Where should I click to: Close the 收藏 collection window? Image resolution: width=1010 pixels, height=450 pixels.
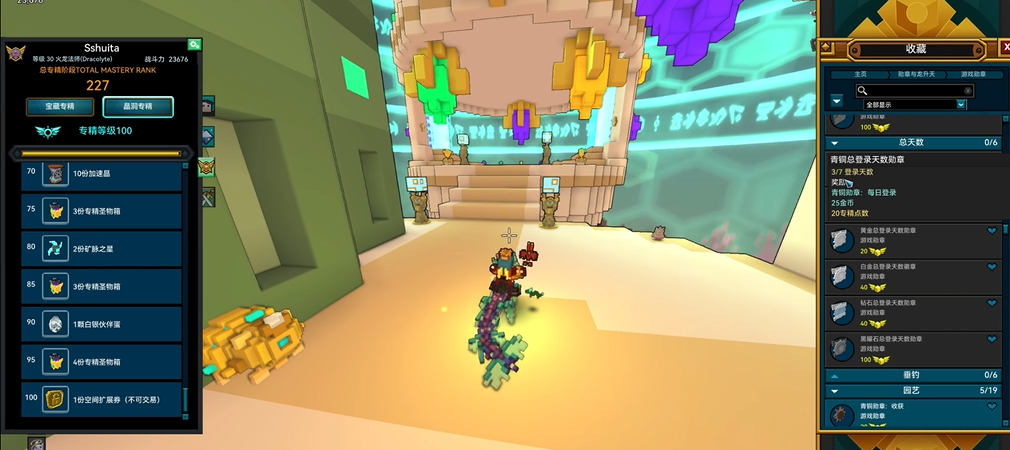click(1005, 47)
